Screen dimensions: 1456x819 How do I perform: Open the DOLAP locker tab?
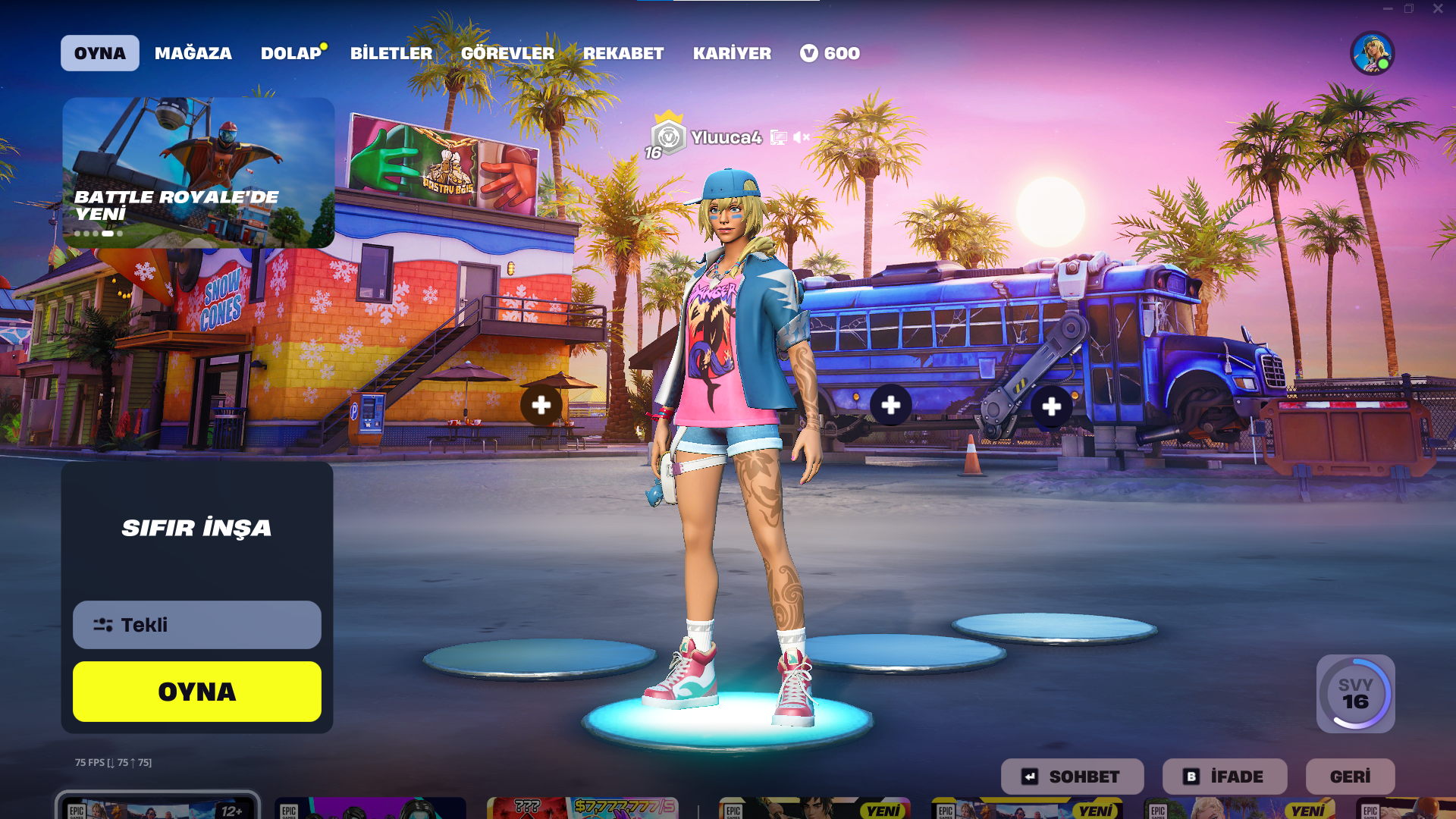tap(291, 53)
